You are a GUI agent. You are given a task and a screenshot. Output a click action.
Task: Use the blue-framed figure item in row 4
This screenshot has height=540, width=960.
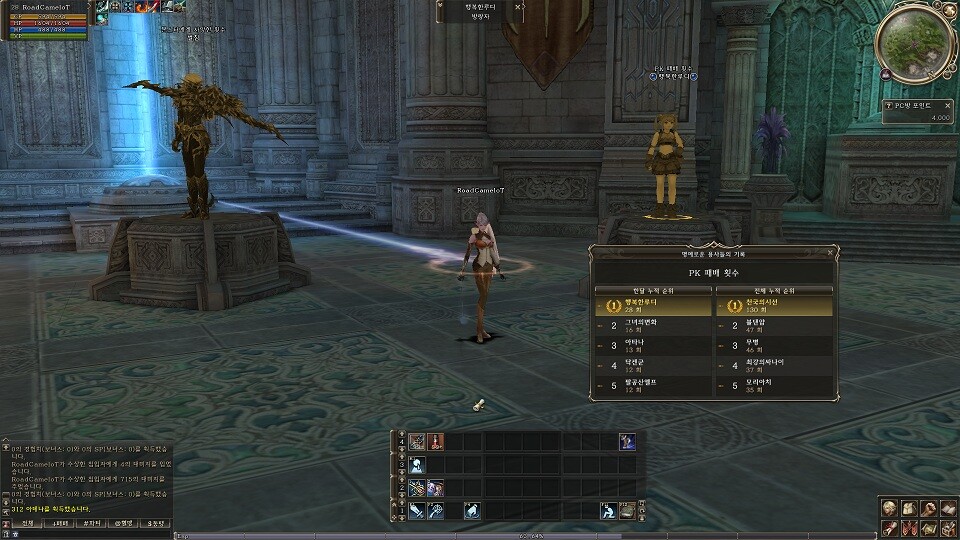627,441
